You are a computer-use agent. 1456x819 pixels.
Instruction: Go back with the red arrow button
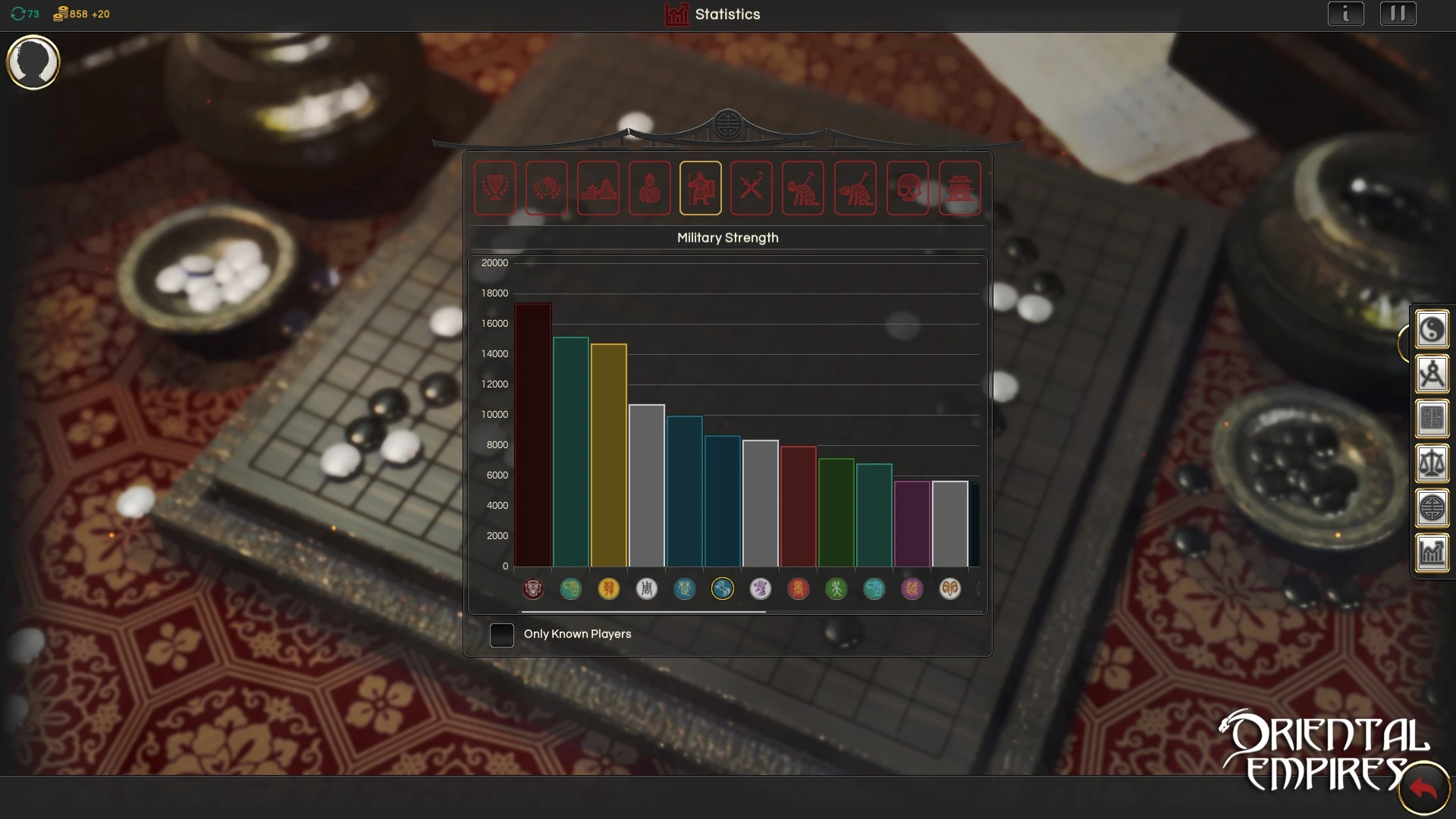click(x=1423, y=790)
